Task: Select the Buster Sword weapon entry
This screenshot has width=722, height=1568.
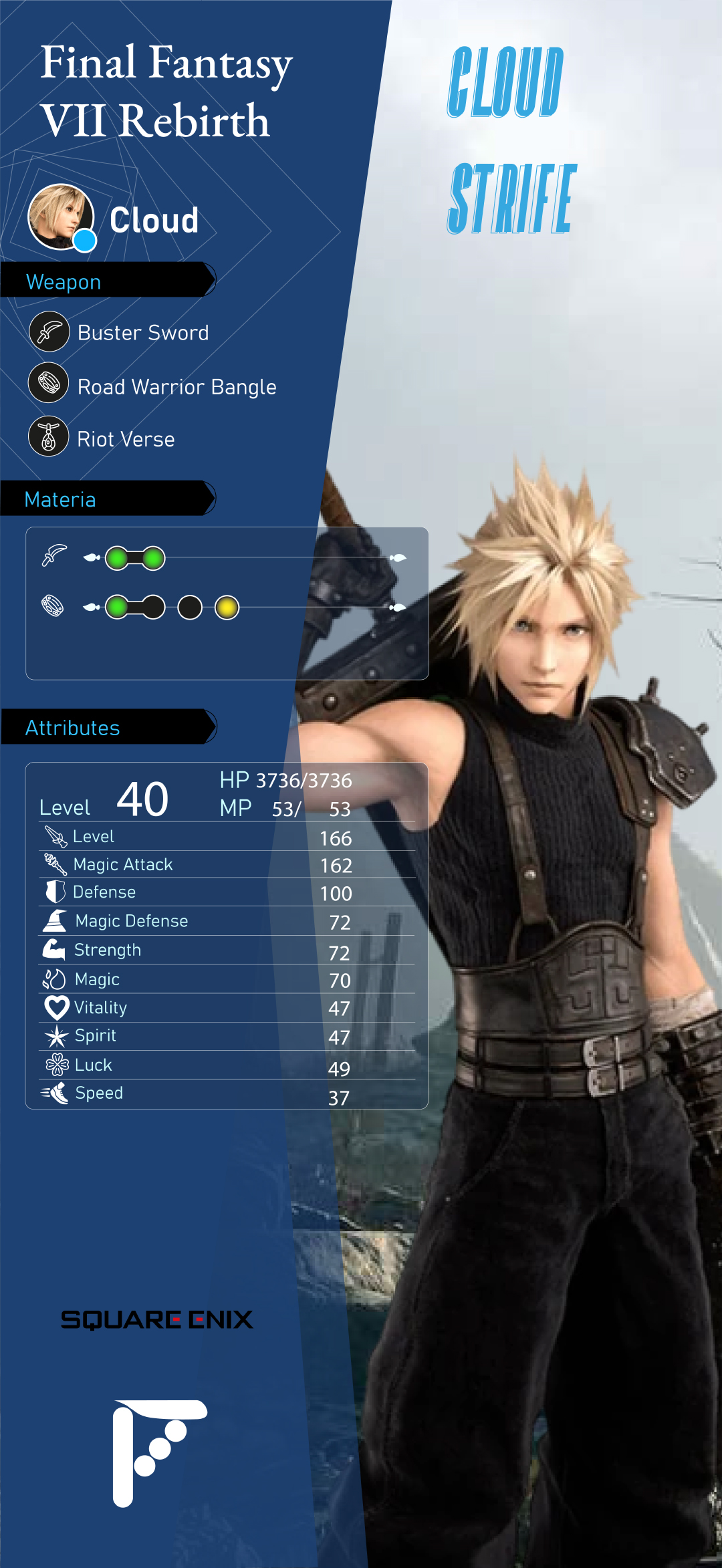Action: 142,333
